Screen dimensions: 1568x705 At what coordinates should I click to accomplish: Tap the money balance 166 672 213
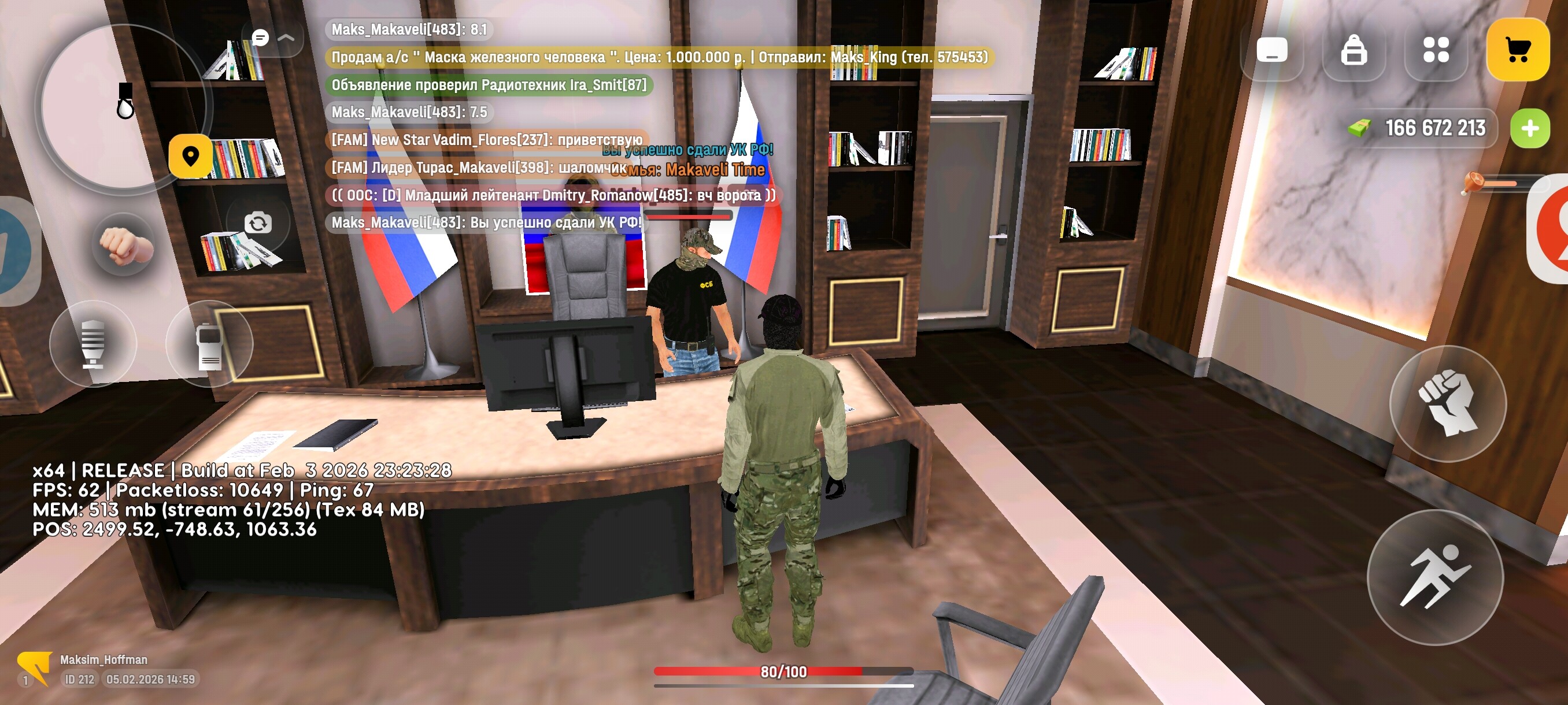tap(1433, 128)
